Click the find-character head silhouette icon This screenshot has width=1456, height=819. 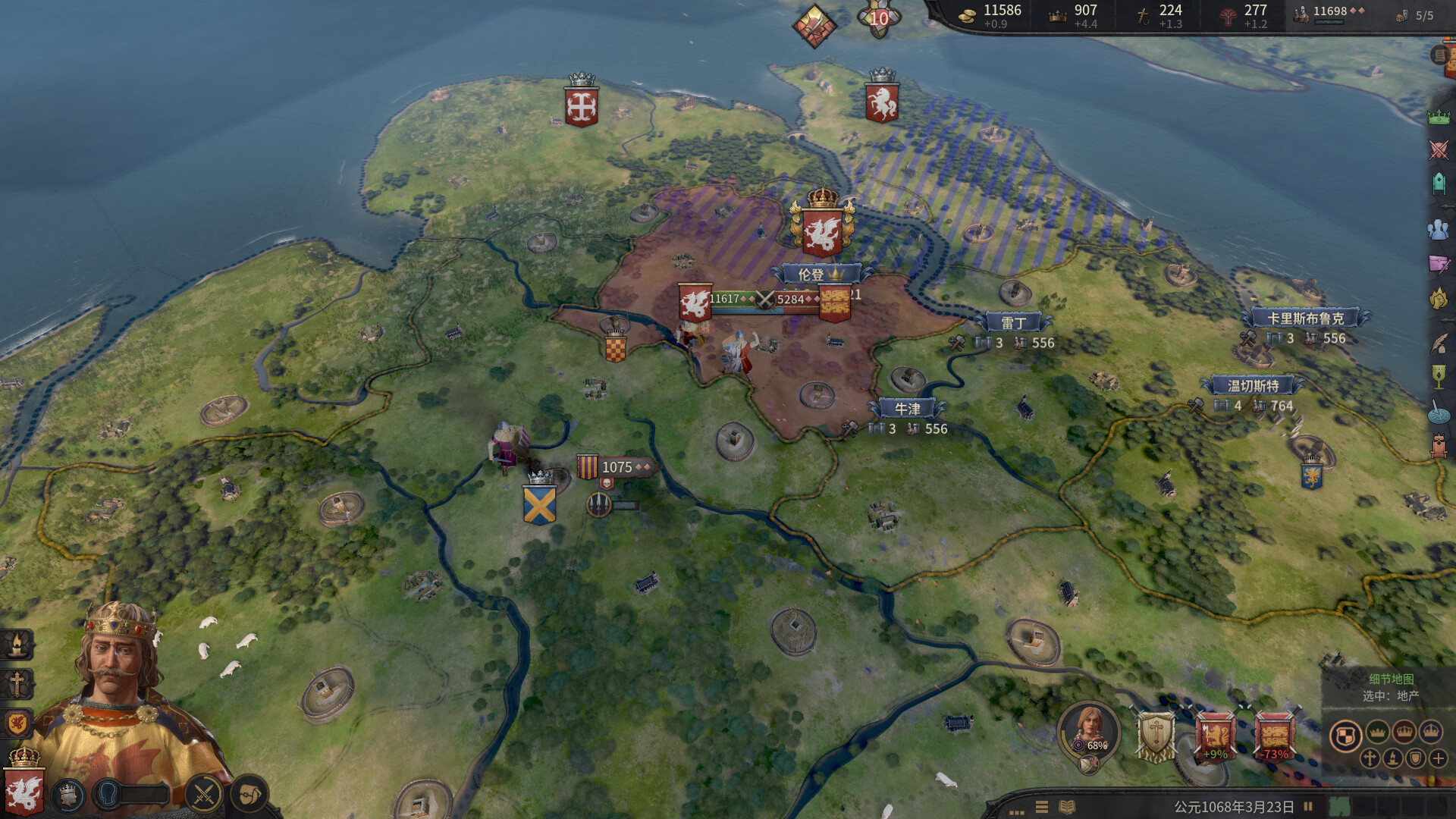pyautogui.click(x=1438, y=227)
